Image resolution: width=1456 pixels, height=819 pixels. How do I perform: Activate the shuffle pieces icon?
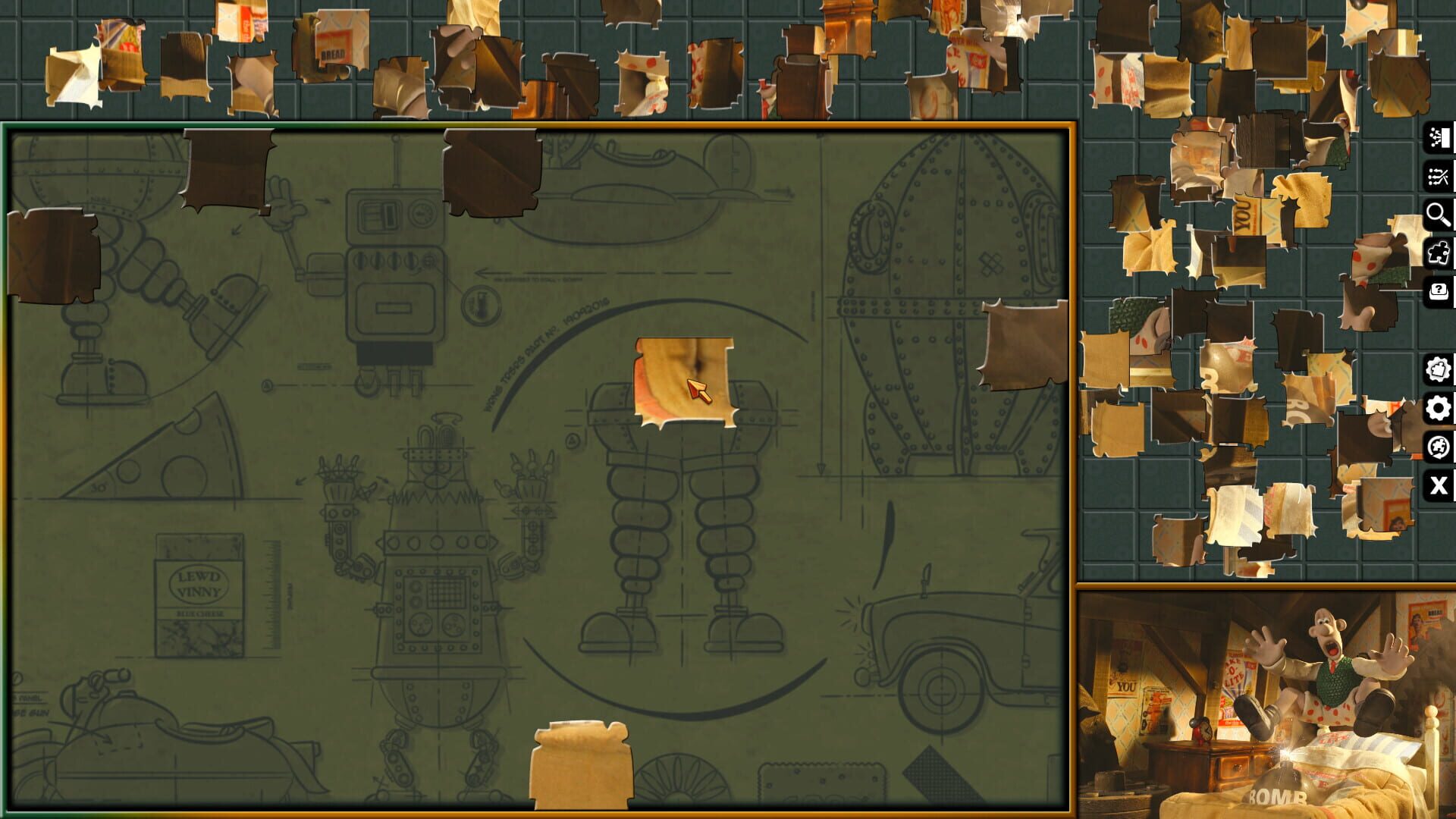coord(1439,176)
